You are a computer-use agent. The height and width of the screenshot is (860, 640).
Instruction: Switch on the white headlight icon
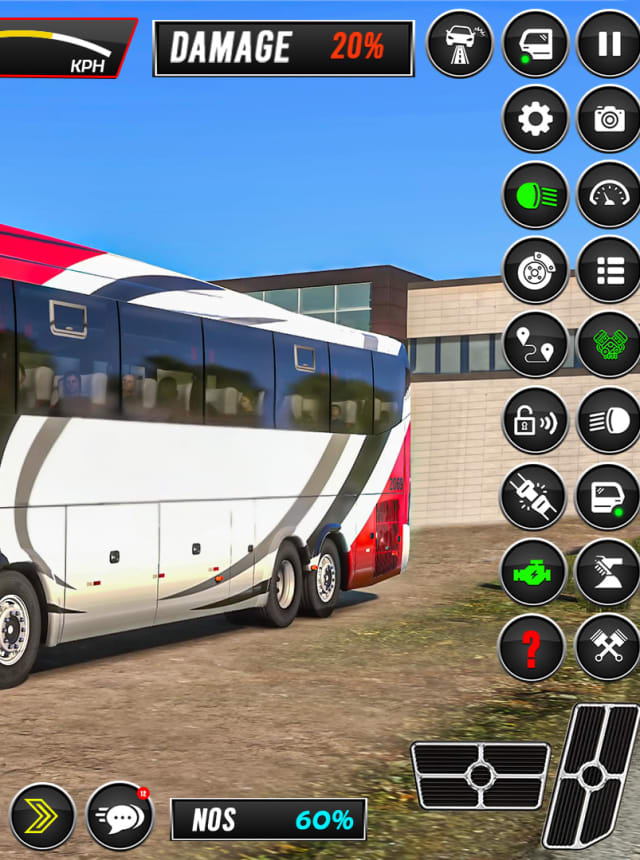[x=608, y=421]
